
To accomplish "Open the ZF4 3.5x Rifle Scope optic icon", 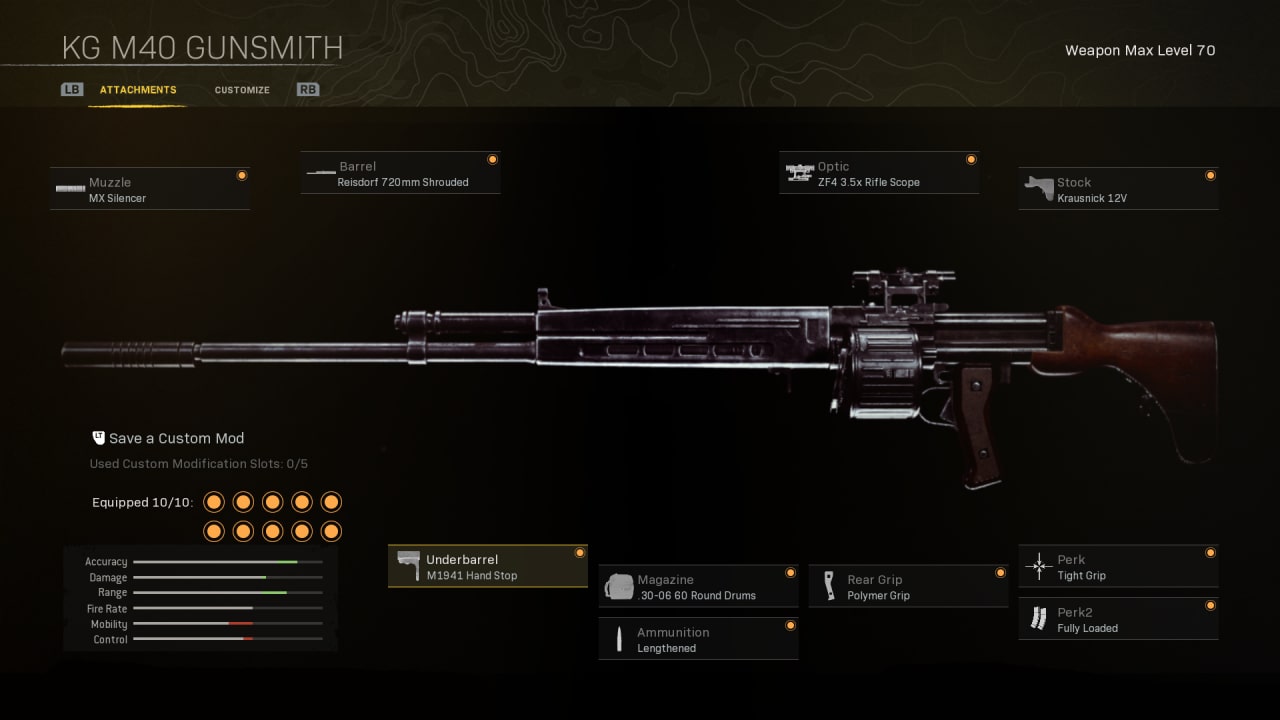I will point(800,171).
